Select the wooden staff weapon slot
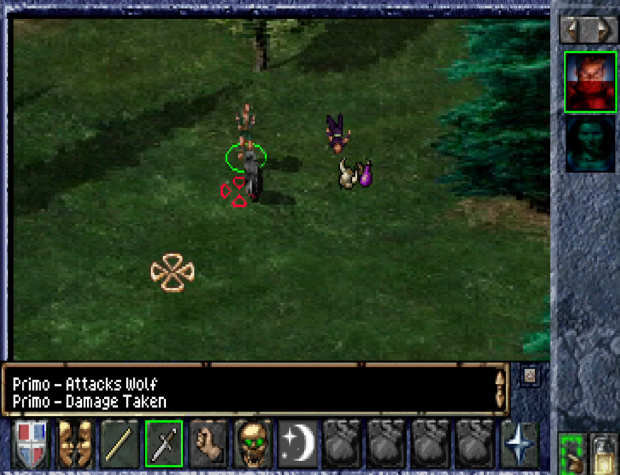 (x=120, y=442)
